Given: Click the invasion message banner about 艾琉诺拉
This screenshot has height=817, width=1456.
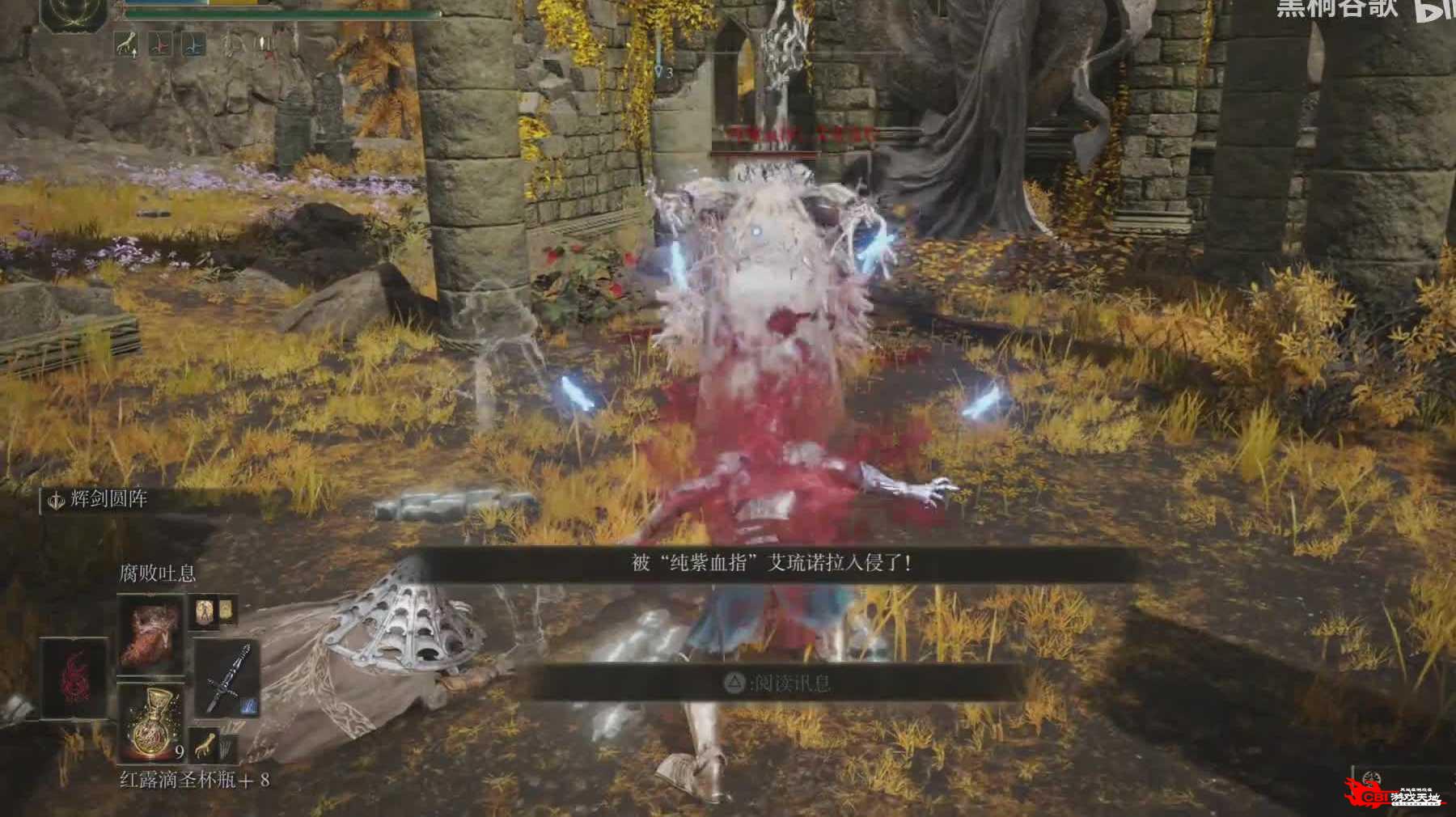Looking at the screenshot, I should pos(772,563).
